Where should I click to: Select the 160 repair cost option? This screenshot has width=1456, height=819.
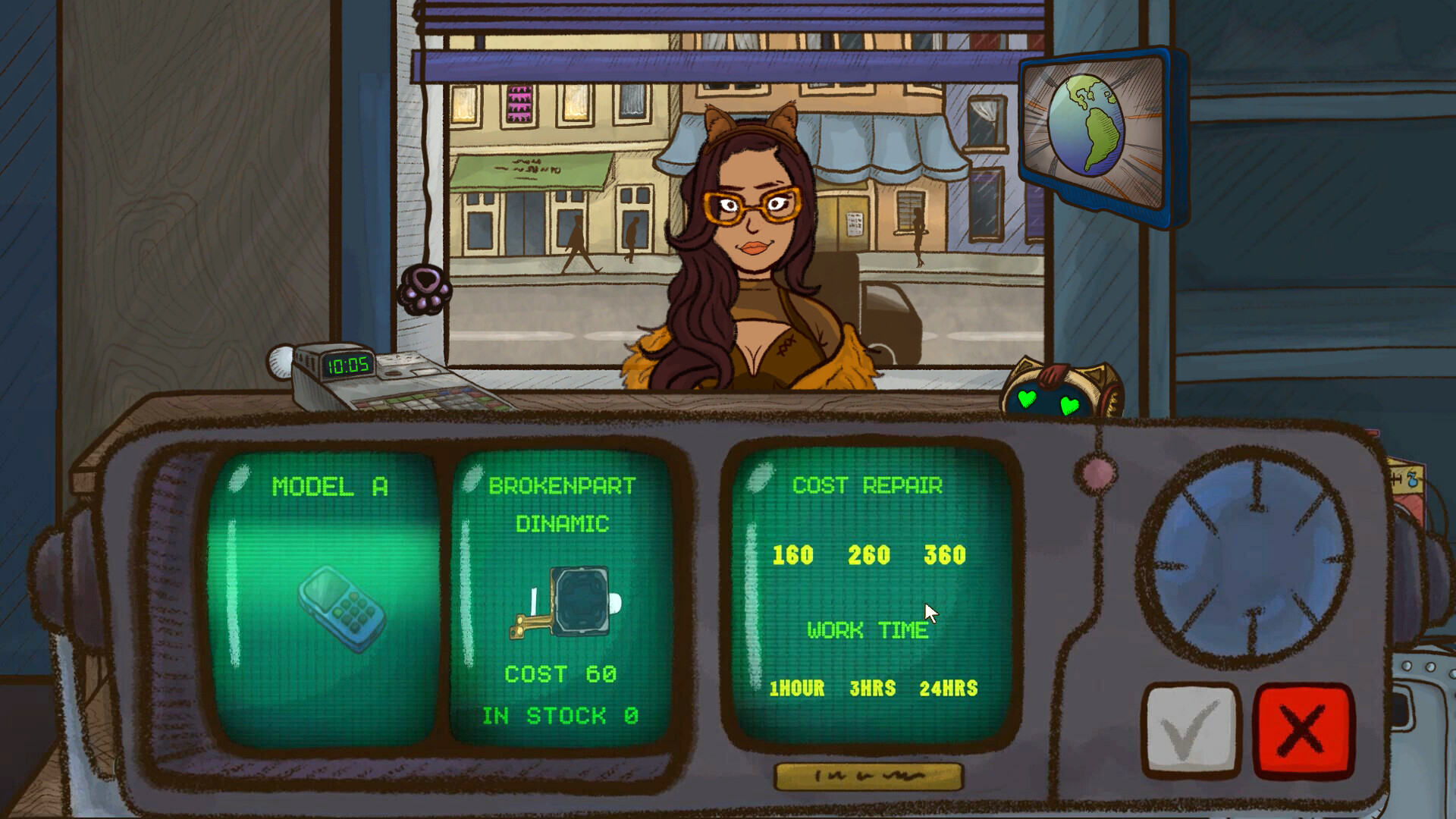point(791,556)
